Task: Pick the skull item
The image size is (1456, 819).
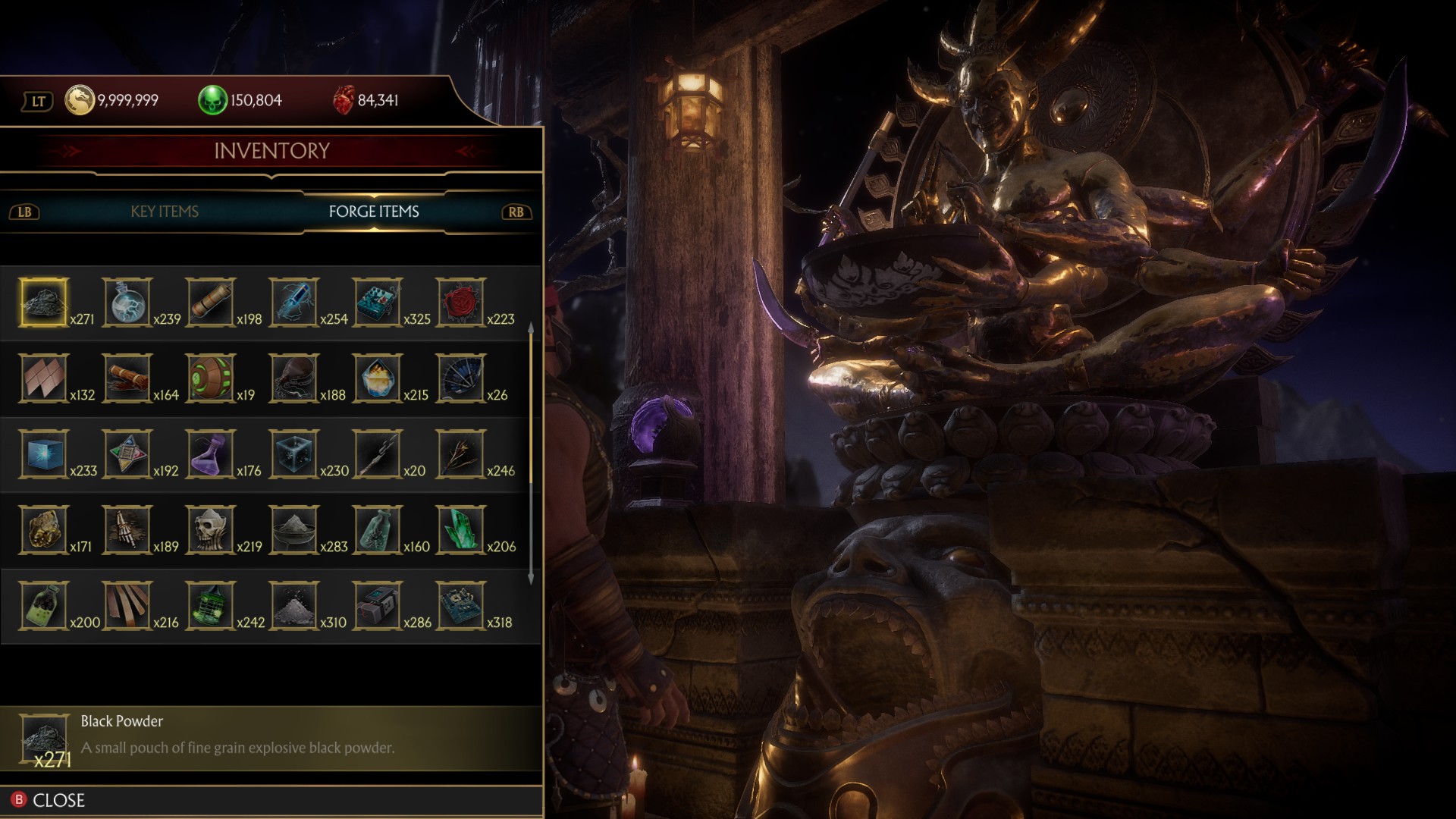Action: point(210,530)
